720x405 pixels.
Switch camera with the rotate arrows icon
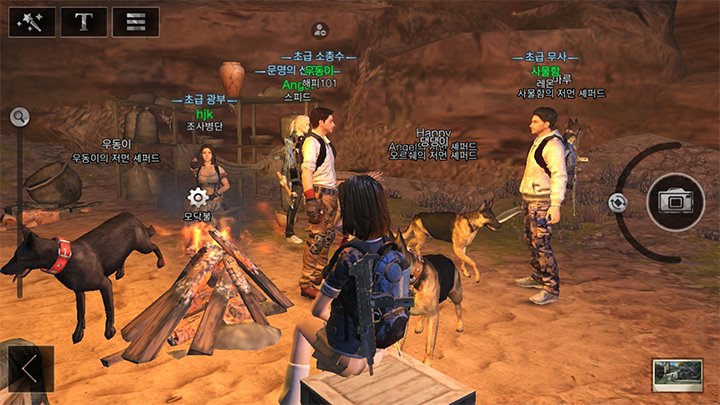tap(618, 202)
